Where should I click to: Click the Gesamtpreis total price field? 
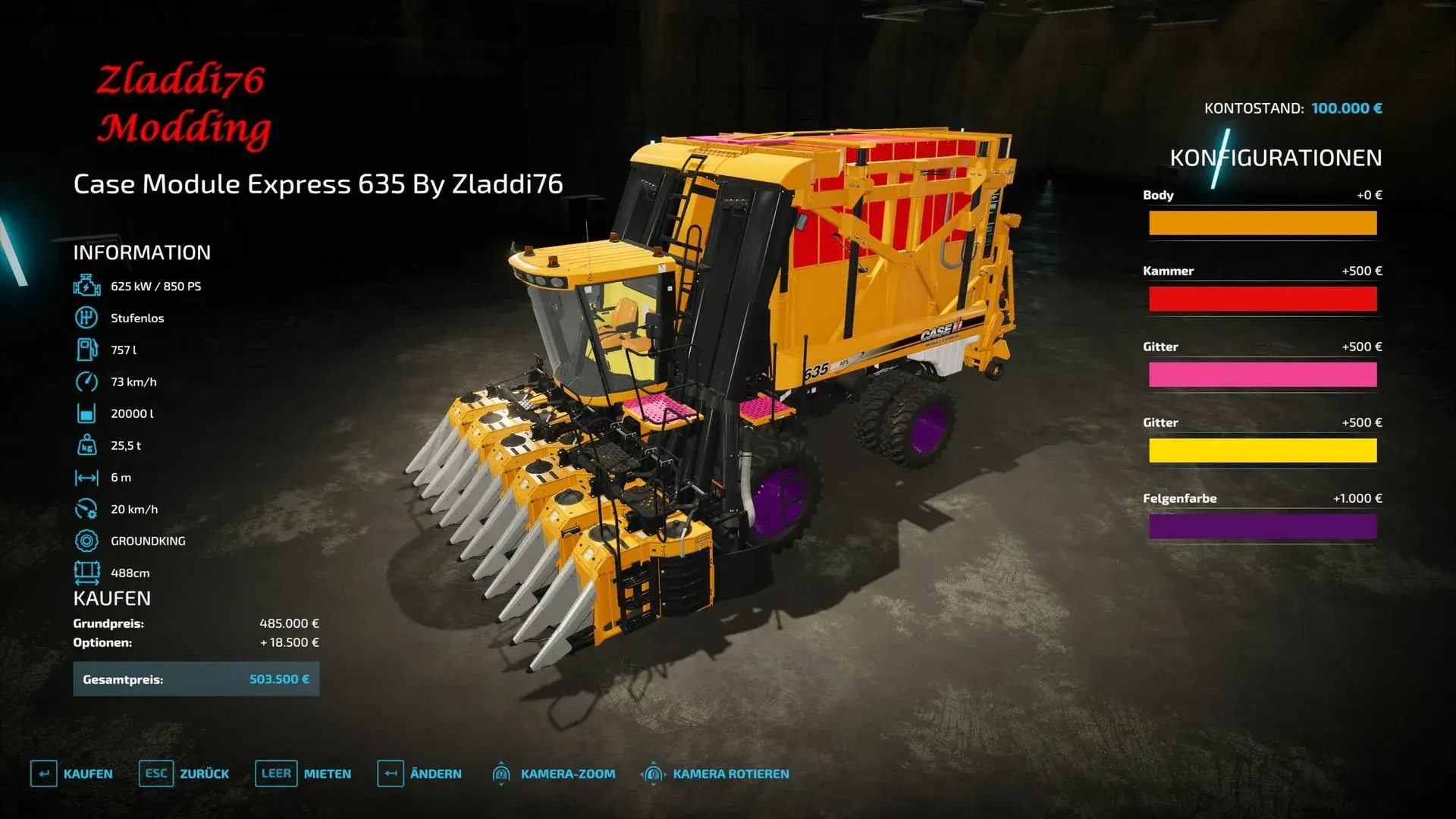click(x=196, y=679)
